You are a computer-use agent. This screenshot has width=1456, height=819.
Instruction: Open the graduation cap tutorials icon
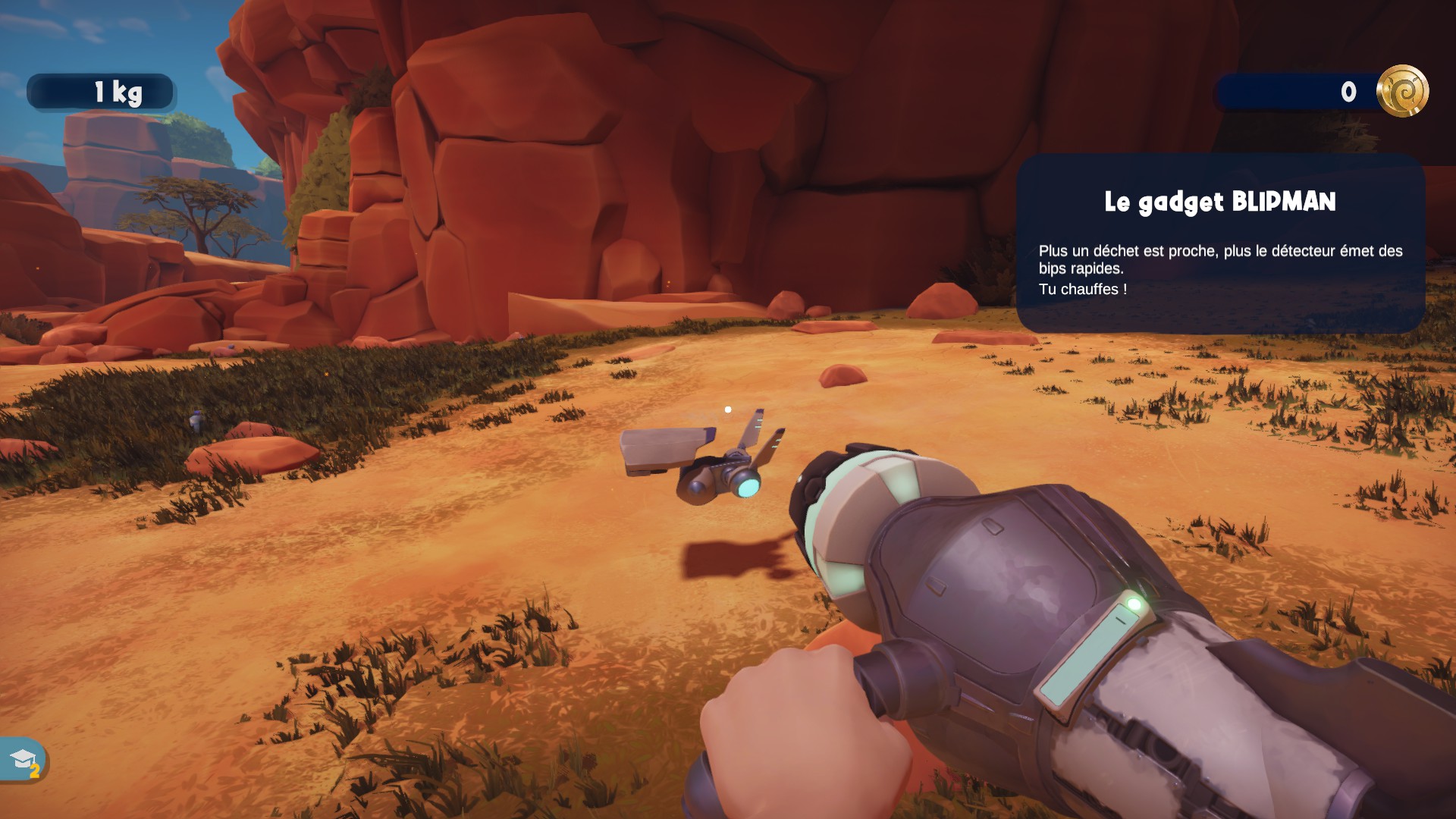[x=23, y=759]
